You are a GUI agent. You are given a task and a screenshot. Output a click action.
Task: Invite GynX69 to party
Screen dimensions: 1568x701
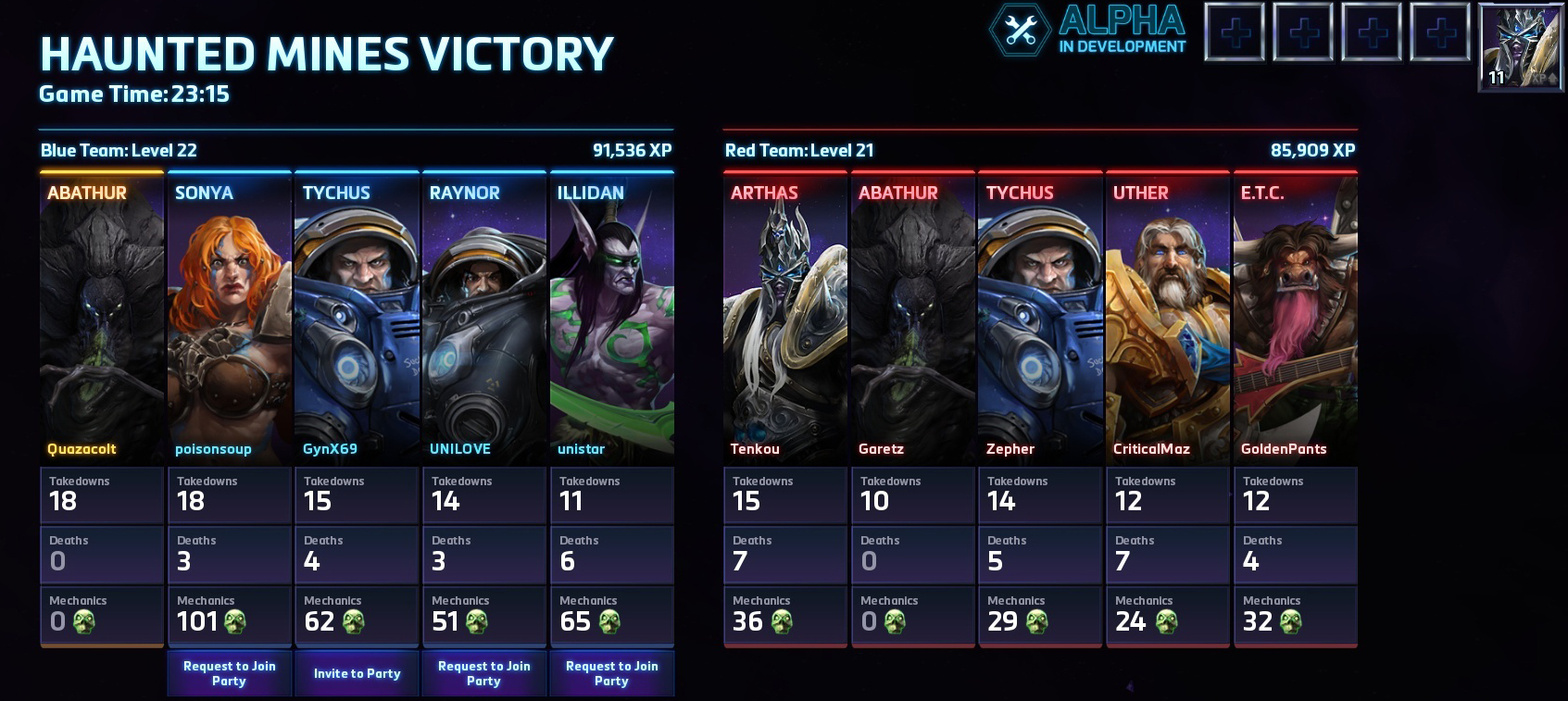[357, 673]
